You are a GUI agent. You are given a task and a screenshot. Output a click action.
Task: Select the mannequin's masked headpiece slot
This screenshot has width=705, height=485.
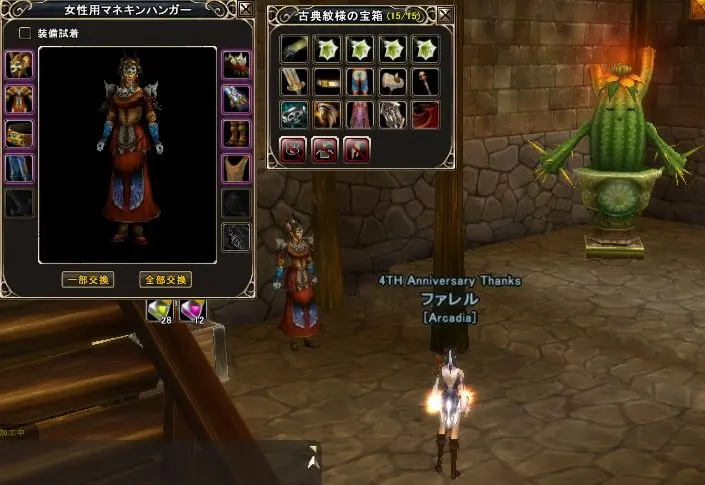19,66
